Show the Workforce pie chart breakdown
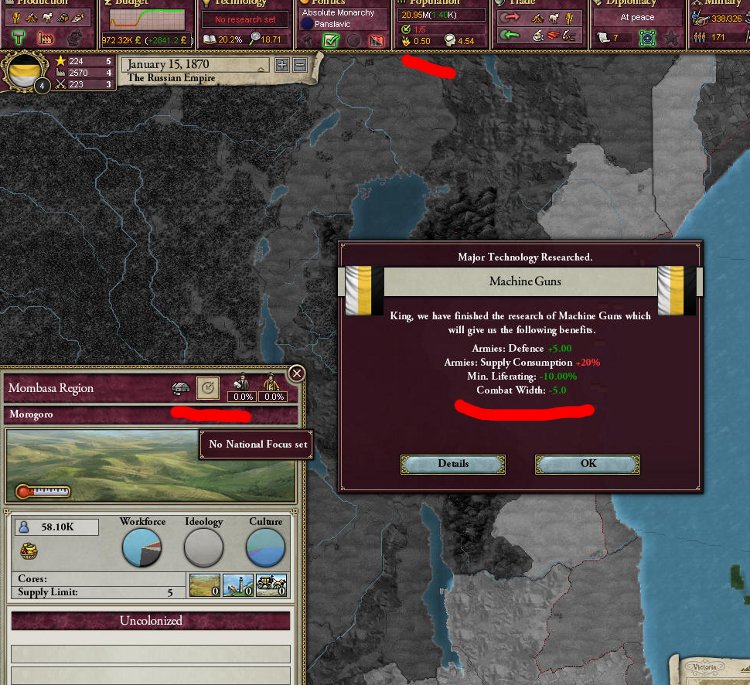Viewport: 750px width, 685px height. (x=142, y=547)
